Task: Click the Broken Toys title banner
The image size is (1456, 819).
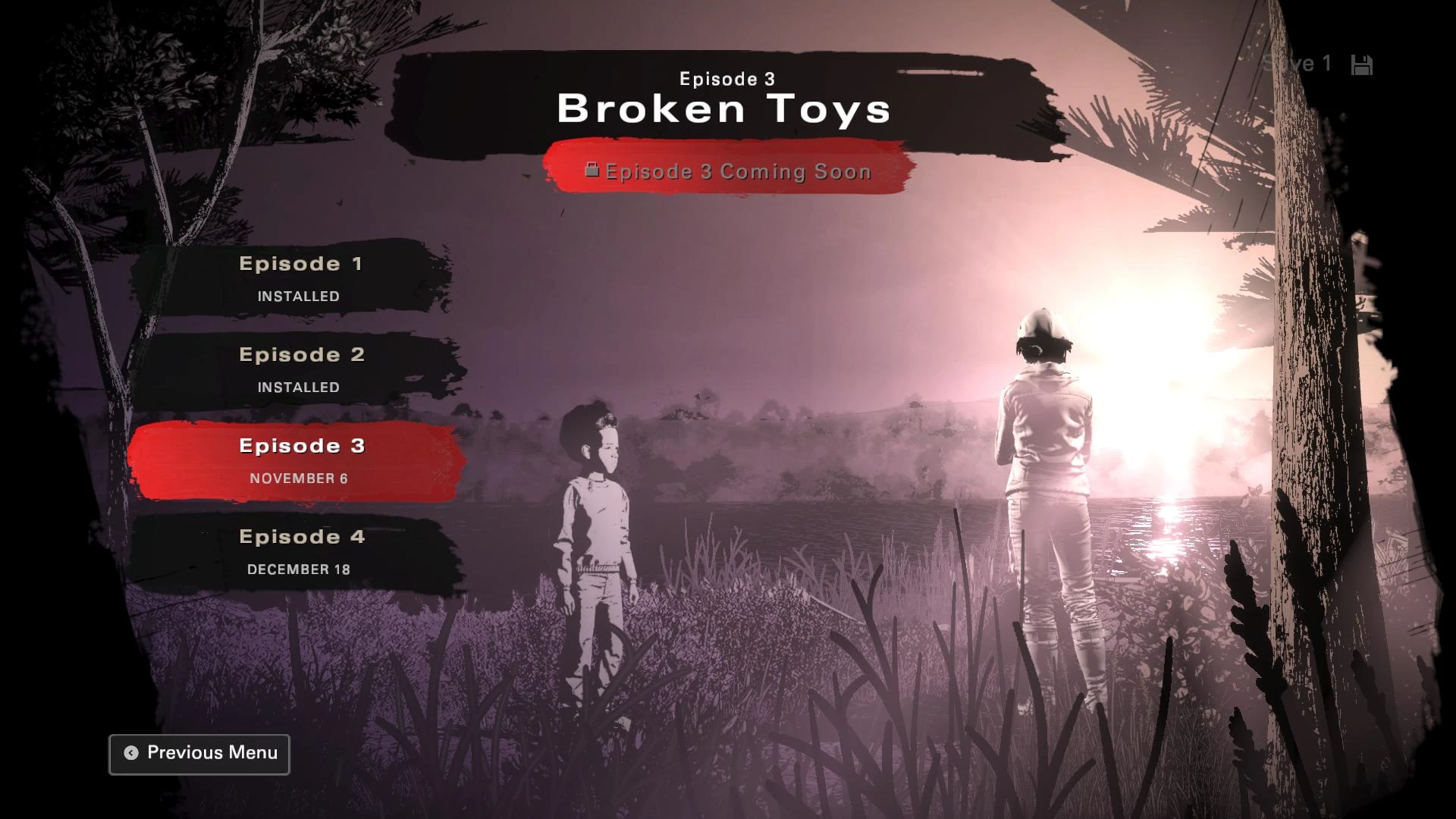Action: pyautogui.click(x=724, y=108)
